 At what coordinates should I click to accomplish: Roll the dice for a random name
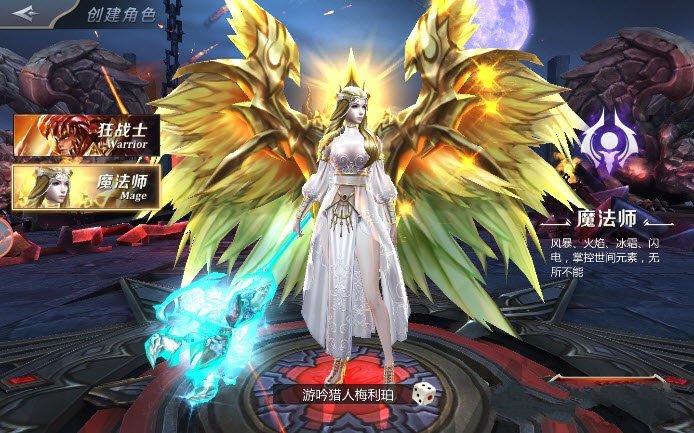[425, 393]
